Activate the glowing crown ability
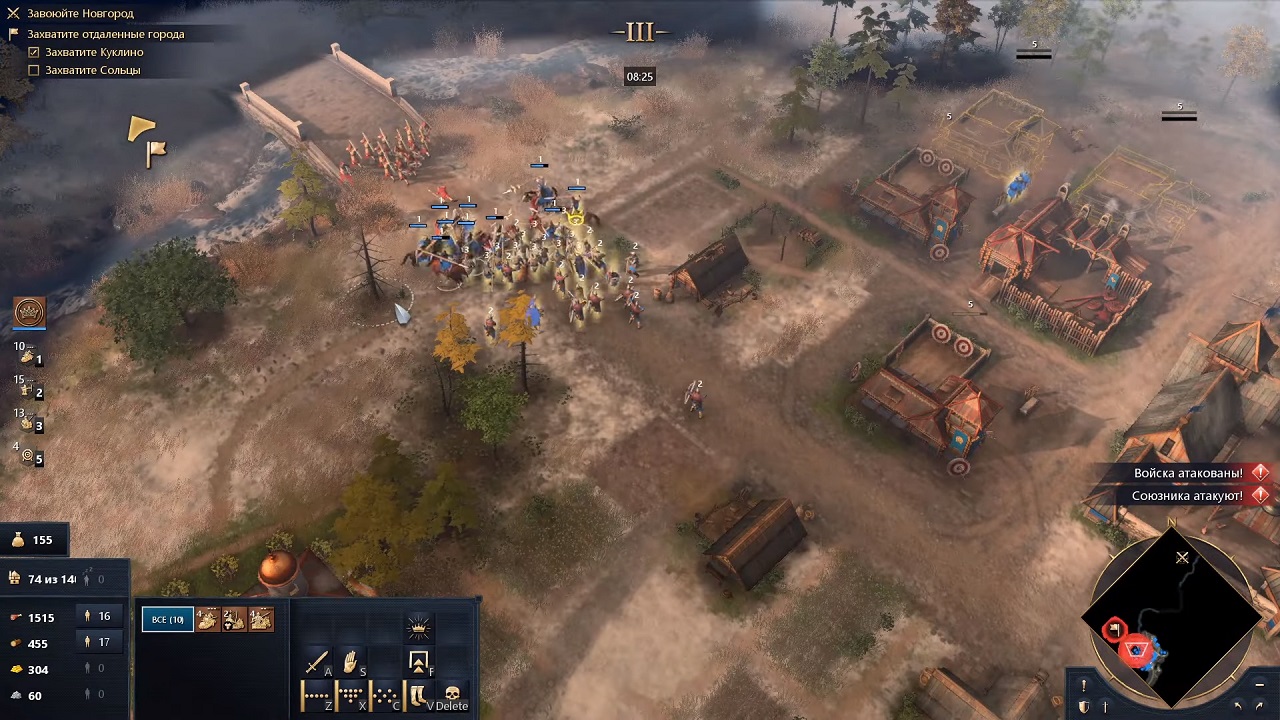Image resolution: width=1280 pixels, height=720 pixels. click(x=419, y=626)
